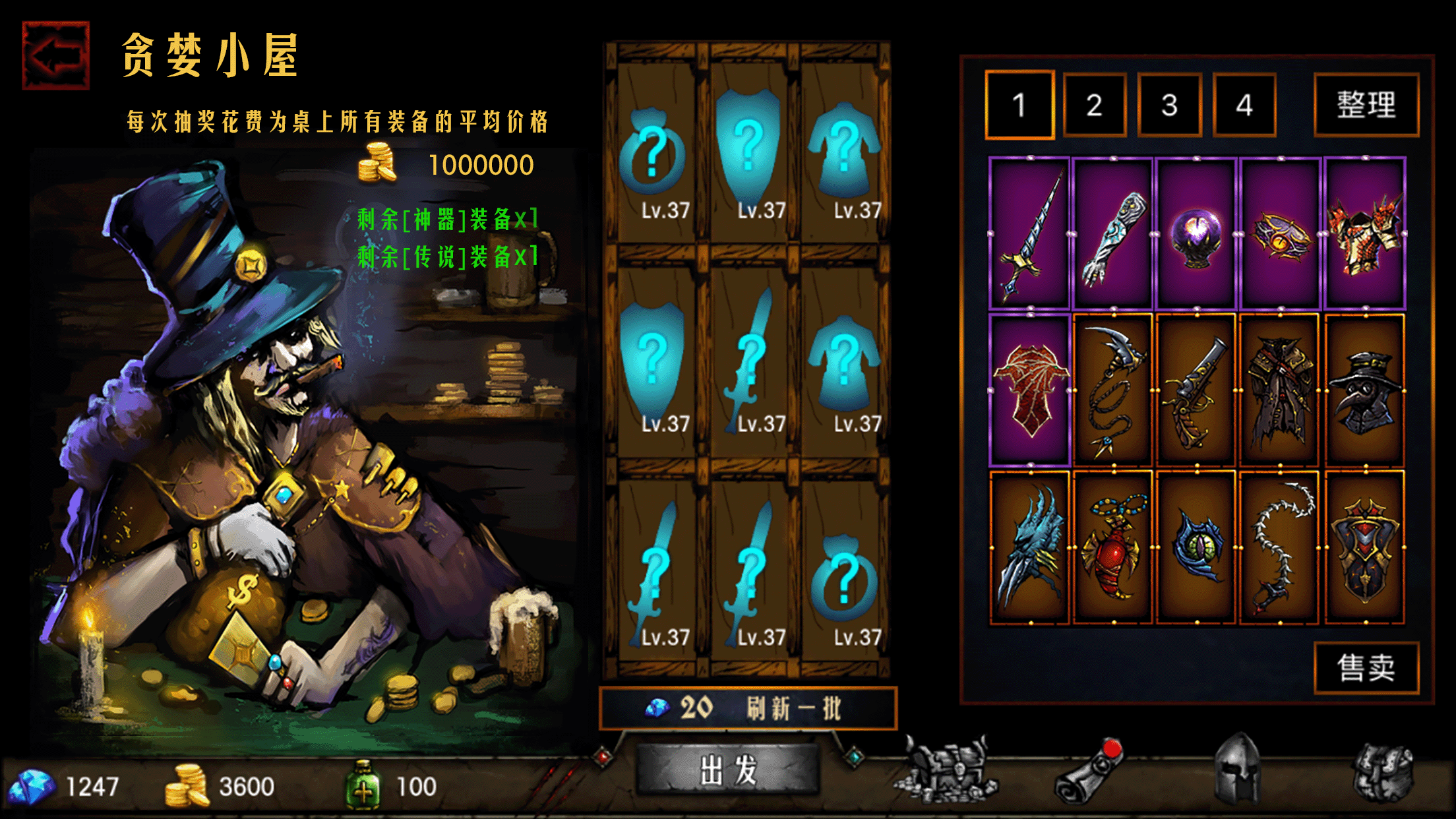The width and height of the screenshot is (1456, 819).
Task: Click the red back arrow button
Action: pos(55,55)
